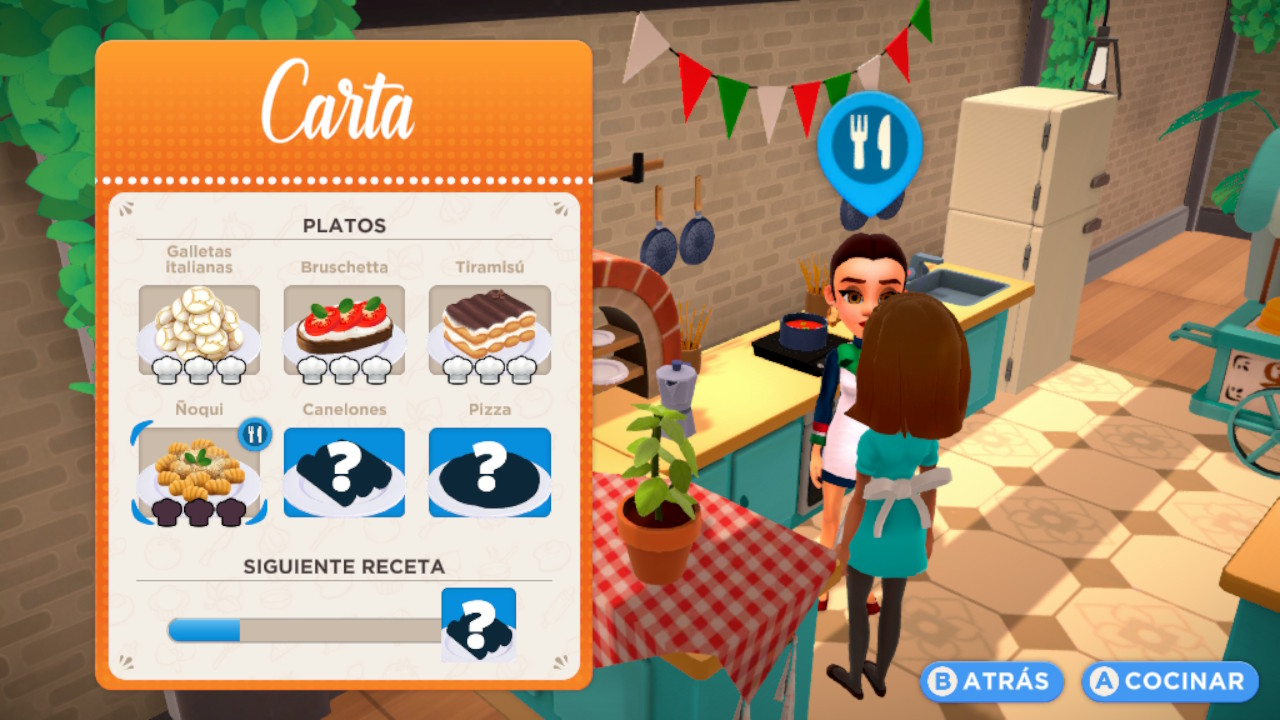Start cooking with the Cocinar button
The image size is (1280, 720).
pyautogui.click(x=1169, y=681)
